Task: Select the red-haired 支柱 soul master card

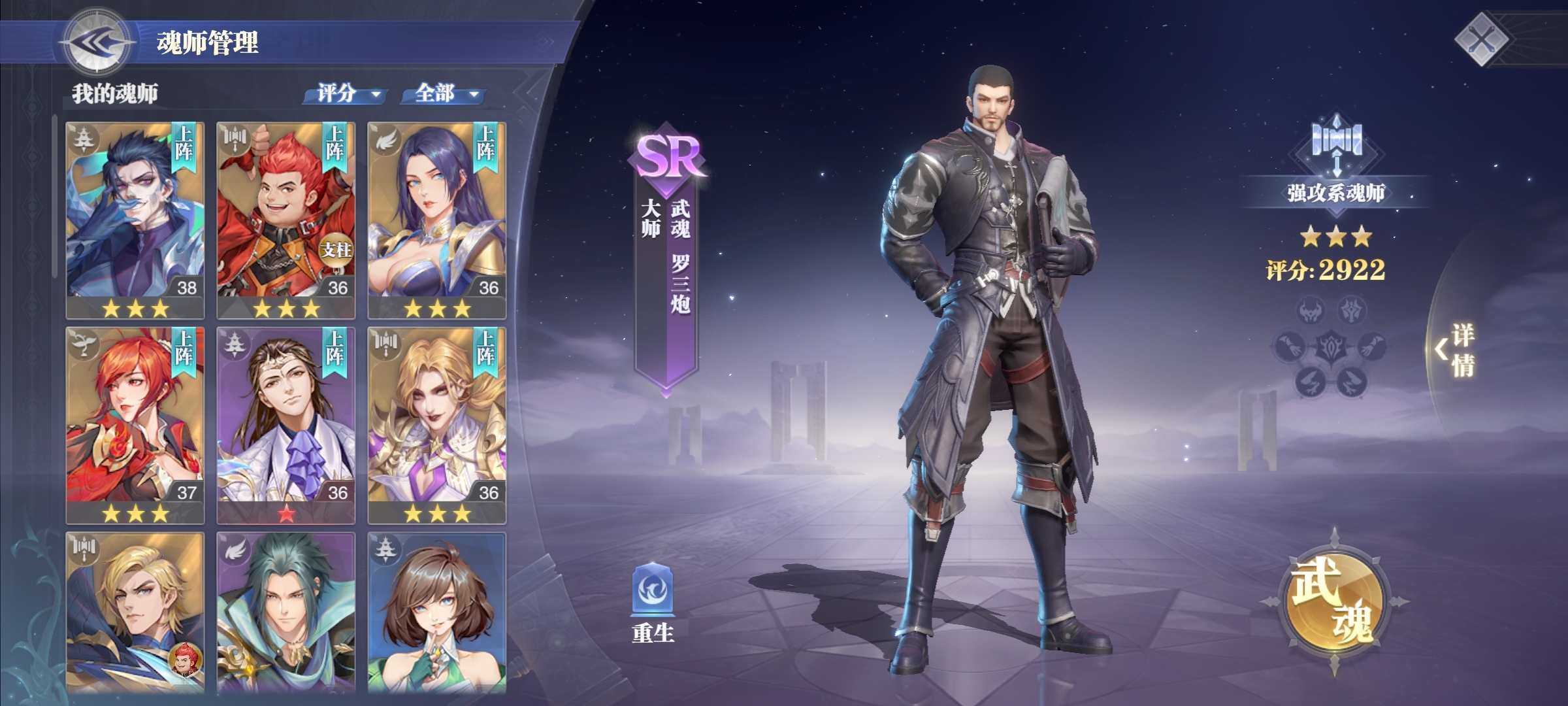Action: 286,220
